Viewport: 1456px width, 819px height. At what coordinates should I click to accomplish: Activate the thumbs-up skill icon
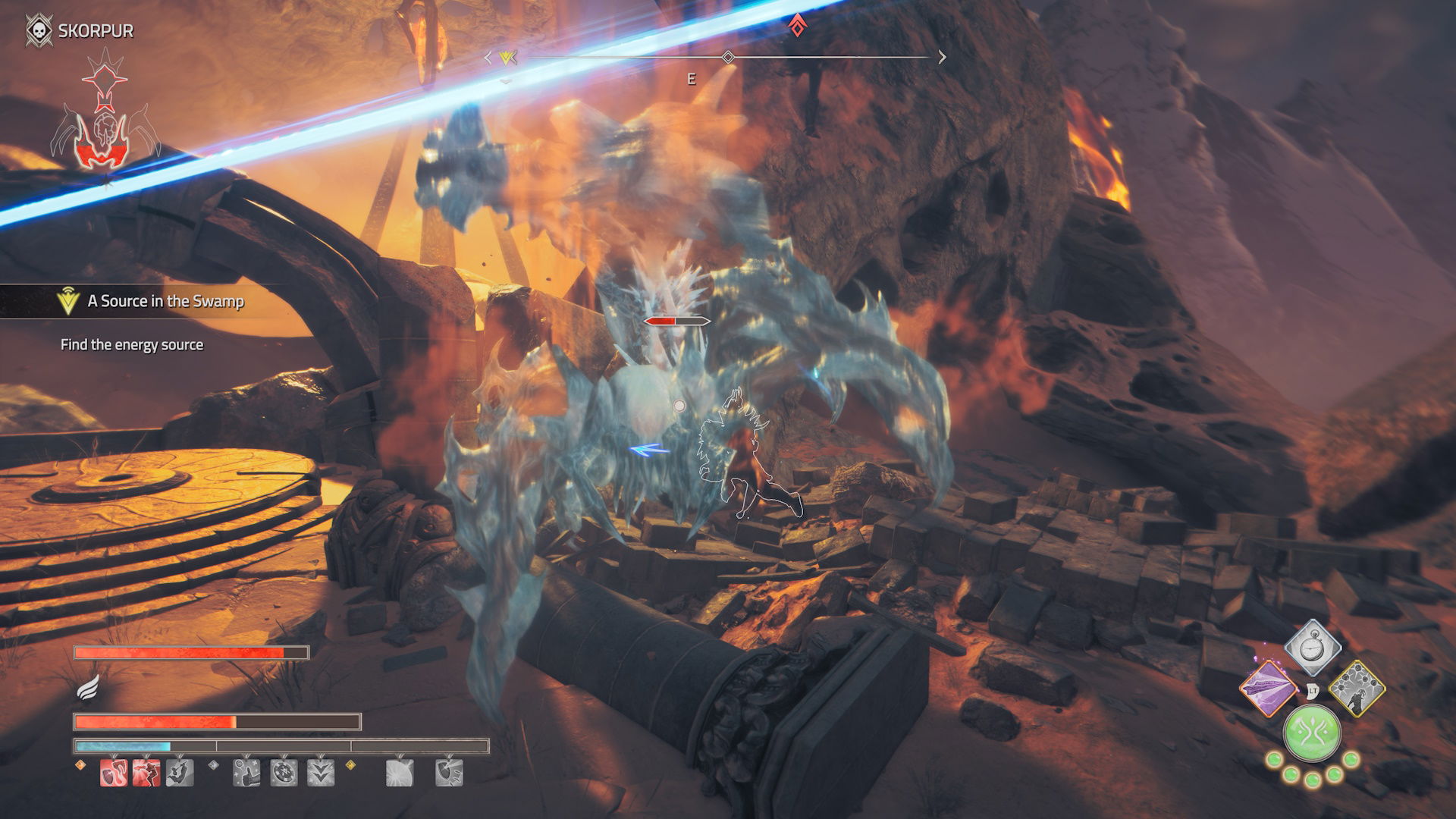coord(247,773)
